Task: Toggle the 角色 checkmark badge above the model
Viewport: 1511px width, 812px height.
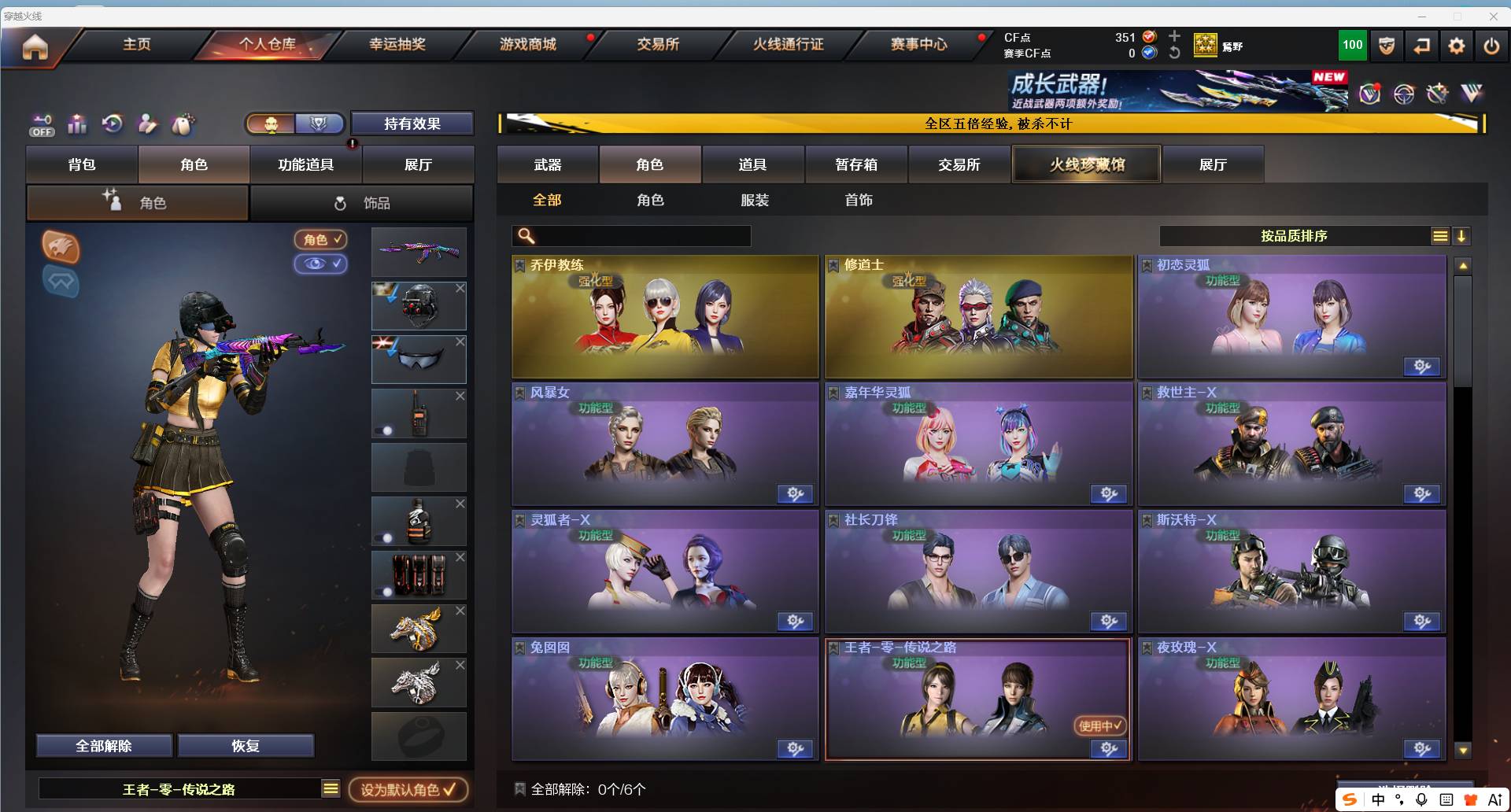Action: [x=320, y=240]
